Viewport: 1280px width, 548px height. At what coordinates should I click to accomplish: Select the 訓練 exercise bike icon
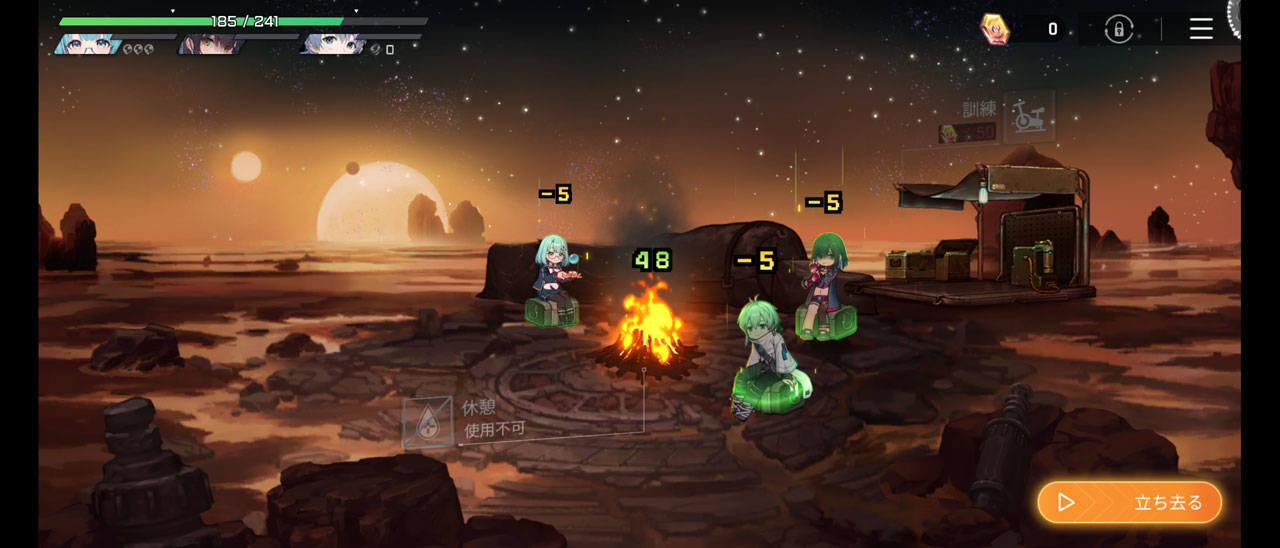(1027, 116)
